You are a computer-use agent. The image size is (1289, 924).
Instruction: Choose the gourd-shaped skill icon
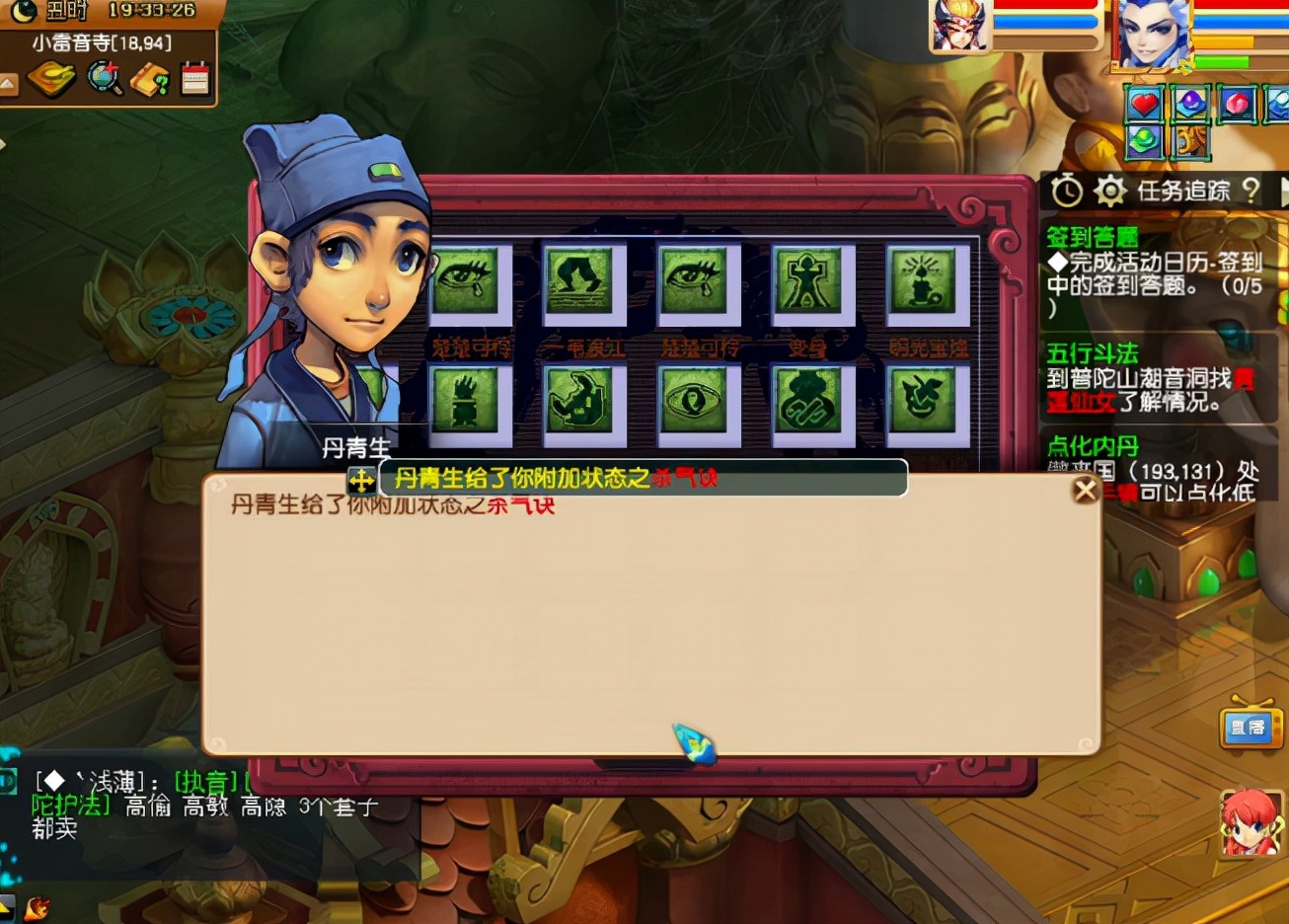pyautogui.click(x=808, y=401)
